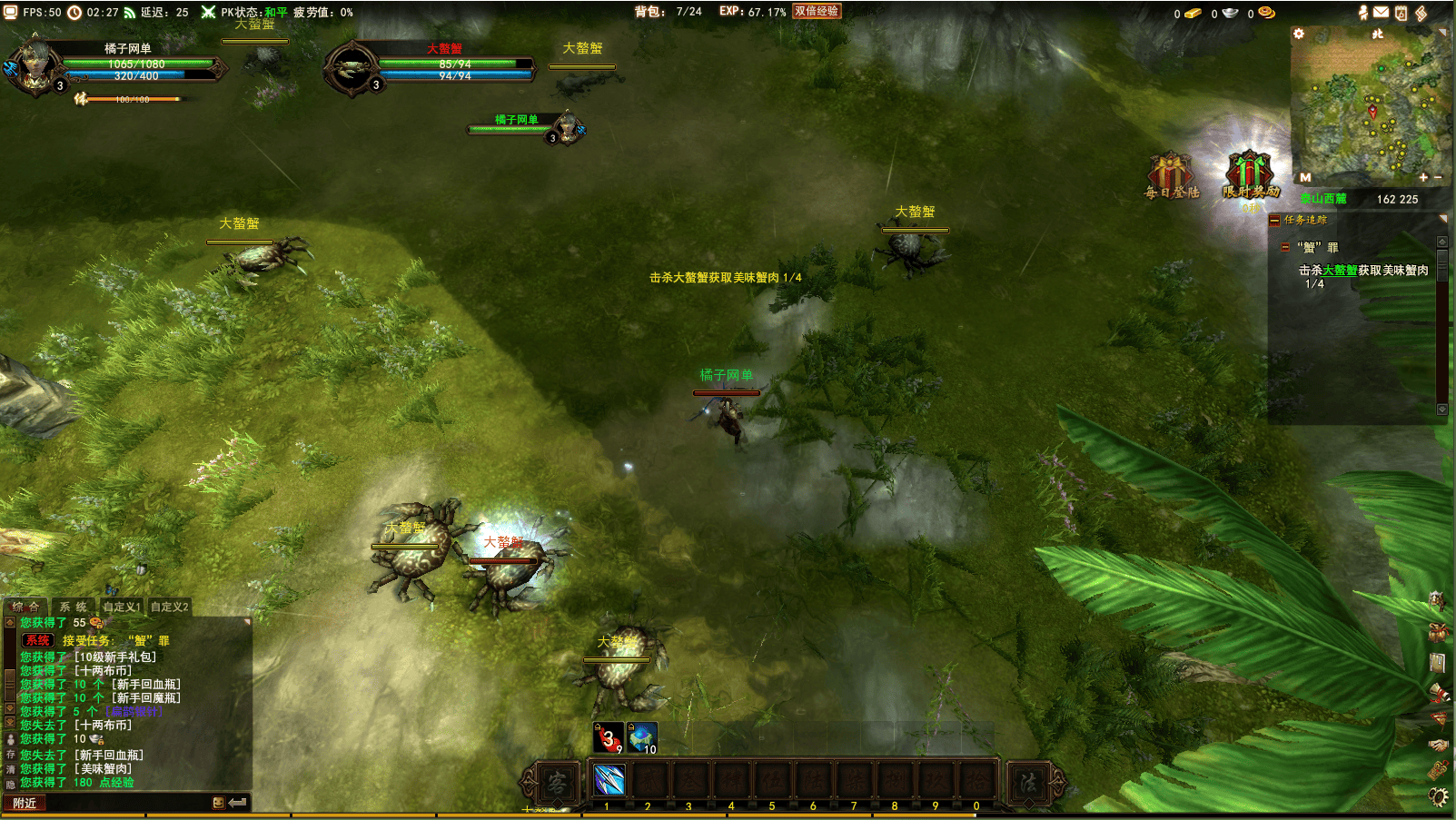Open the 附近 chat channel selector
The height and width of the screenshot is (820, 1456).
pyautogui.click(x=25, y=803)
